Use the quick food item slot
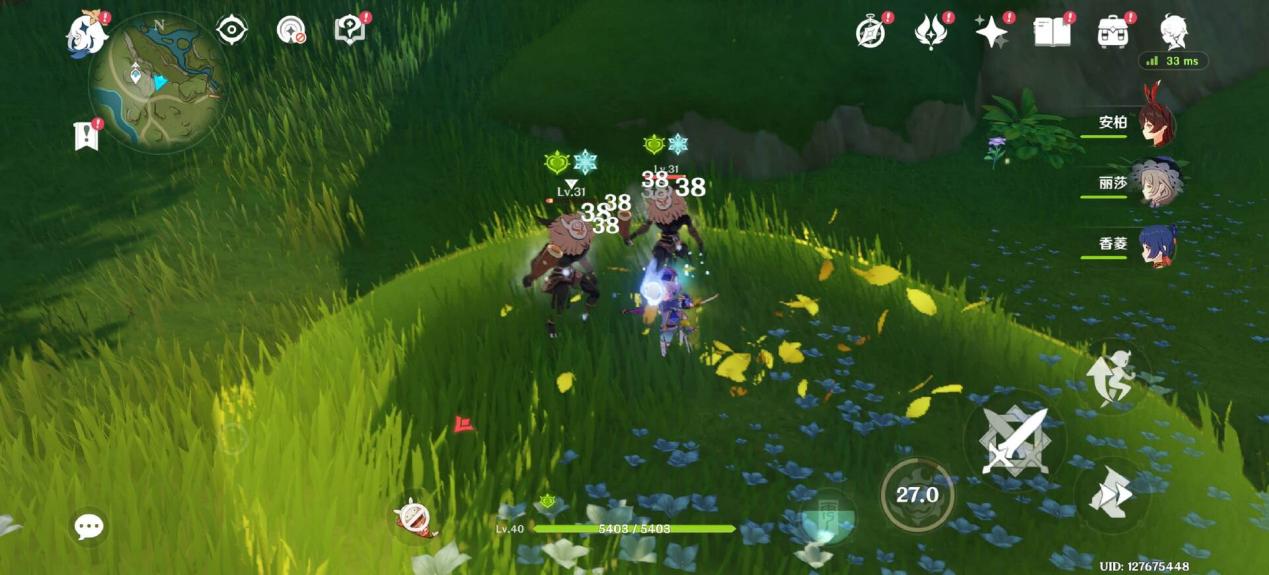 tap(414, 518)
